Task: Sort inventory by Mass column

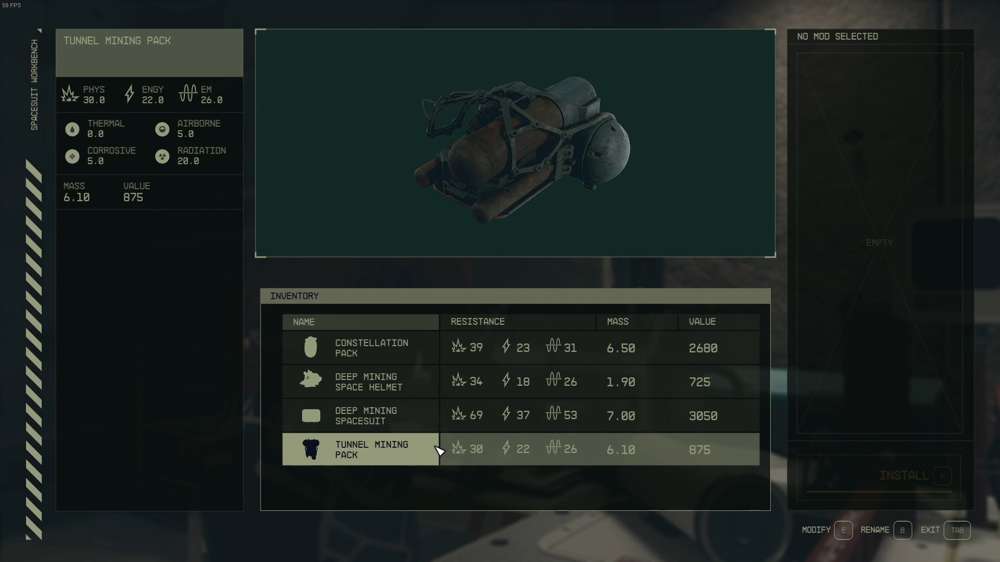Action: 635,322
